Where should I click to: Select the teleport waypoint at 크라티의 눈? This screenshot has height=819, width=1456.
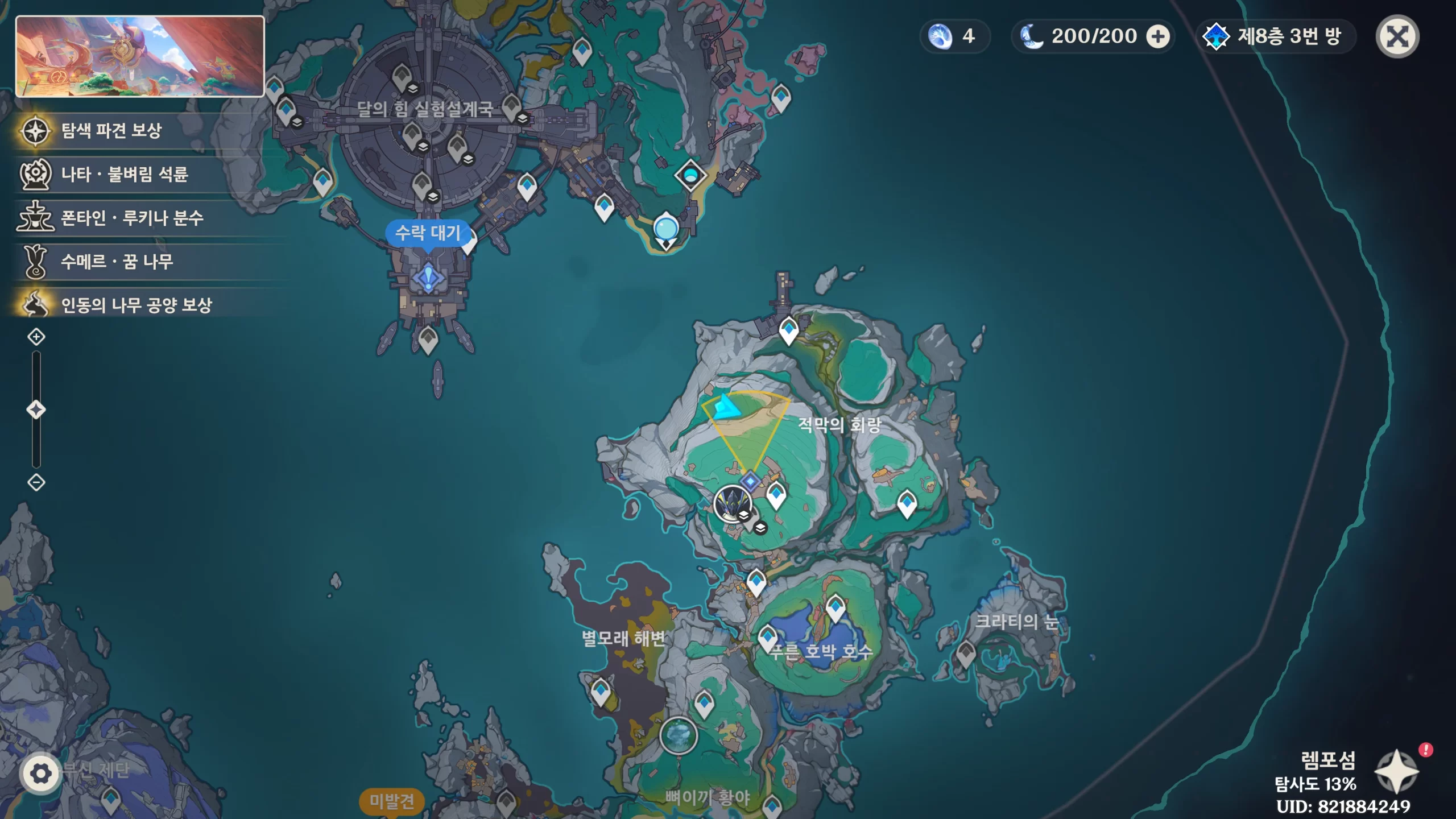(966, 653)
